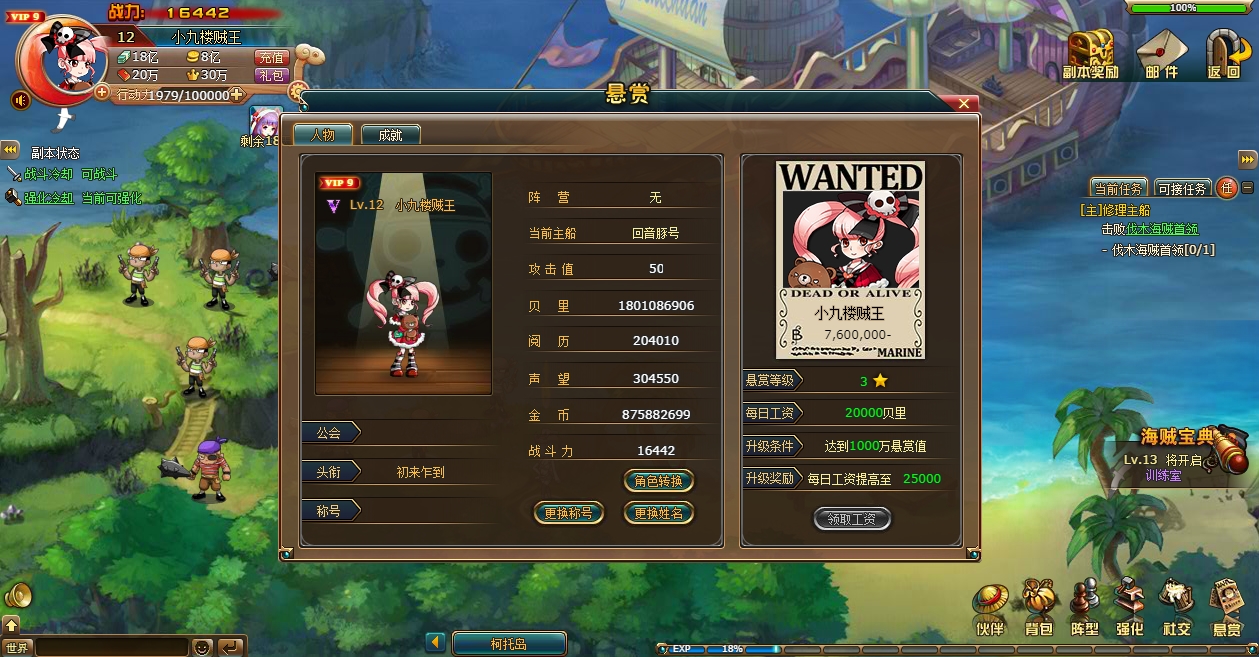The height and width of the screenshot is (657, 1259).
Task: Claim wages with the 领取工资 button
Action: click(851, 519)
